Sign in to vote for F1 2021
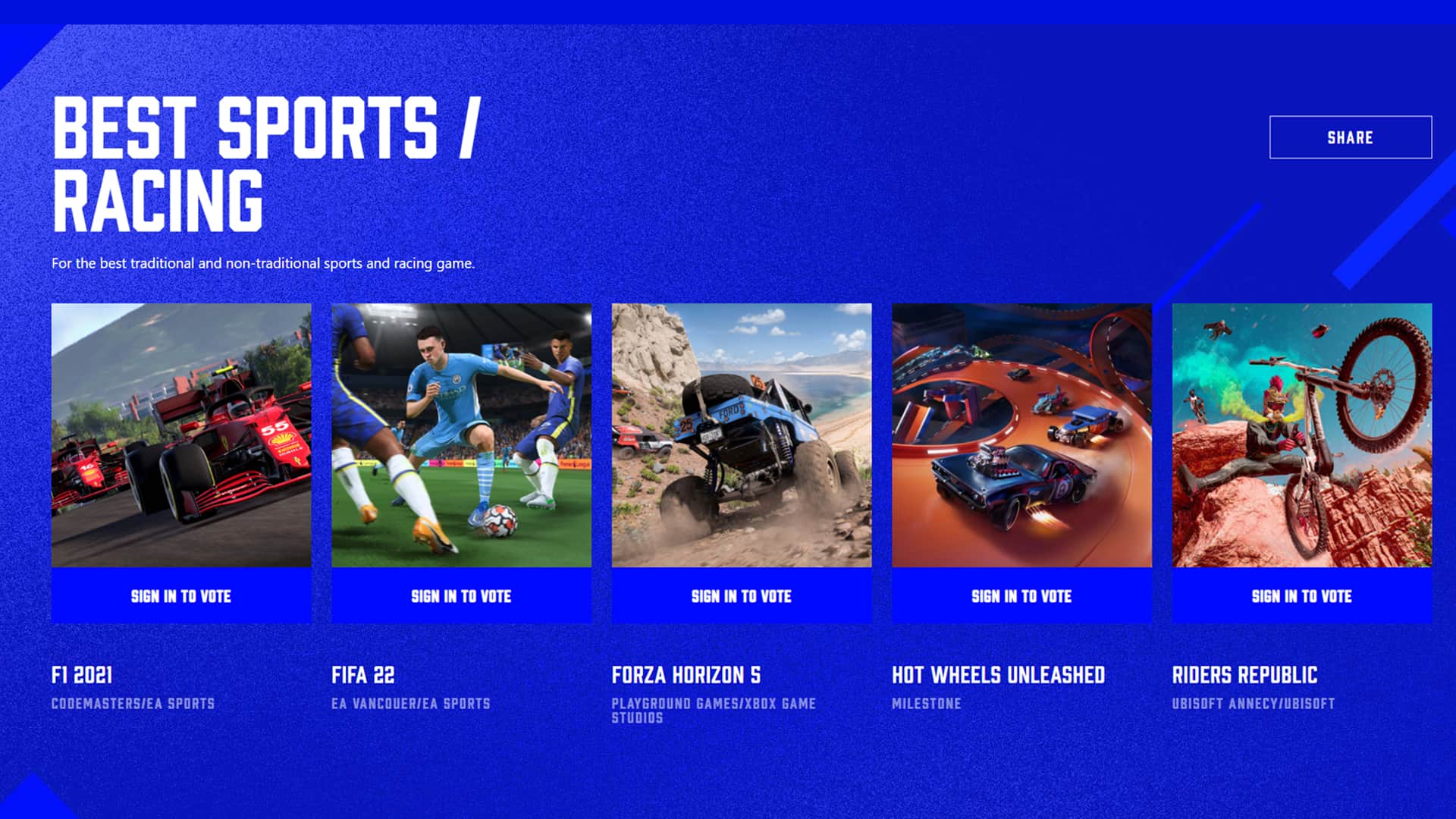This screenshot has height=819, width=1456. (181, 597)
